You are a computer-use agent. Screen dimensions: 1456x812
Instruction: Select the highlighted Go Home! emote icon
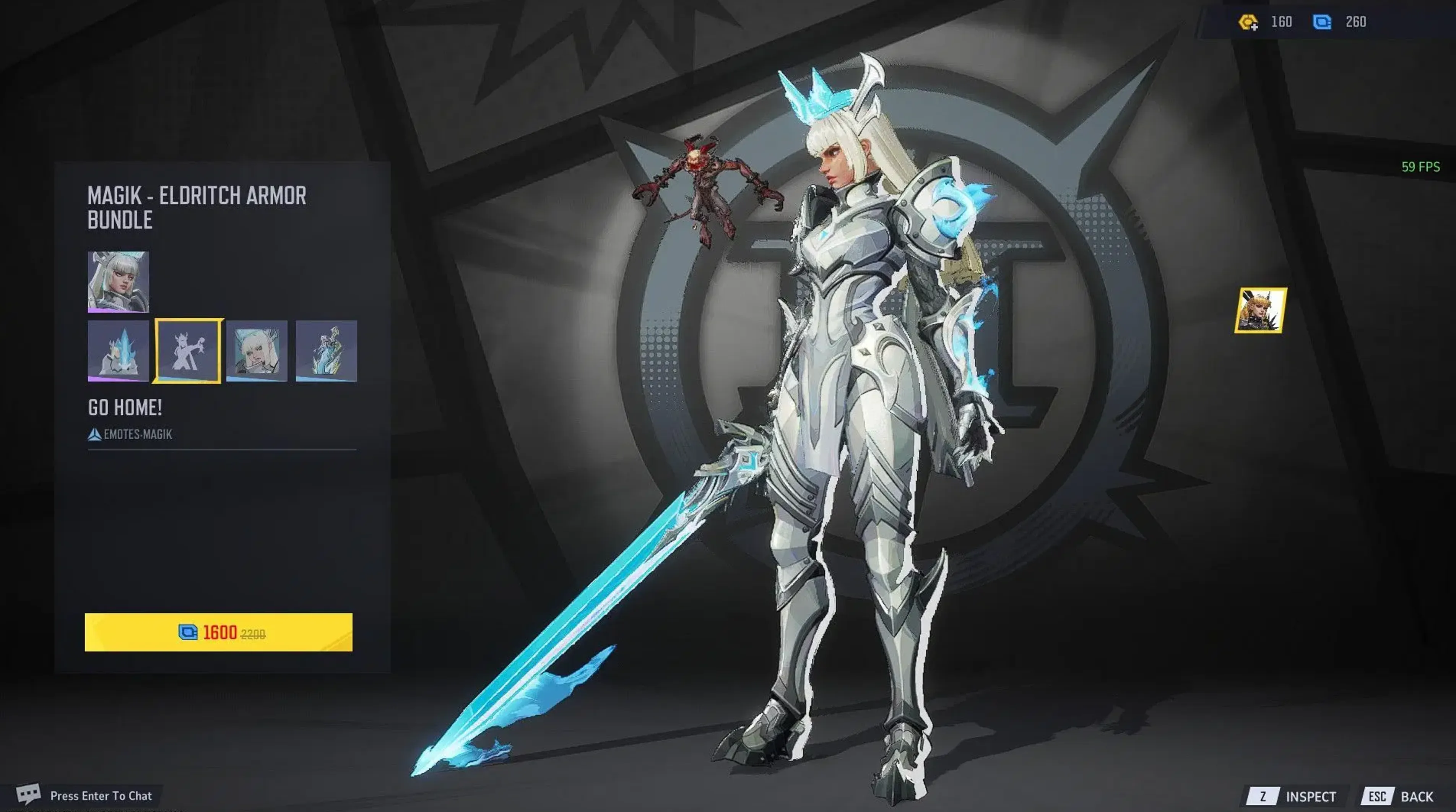[x=188, y=351]
